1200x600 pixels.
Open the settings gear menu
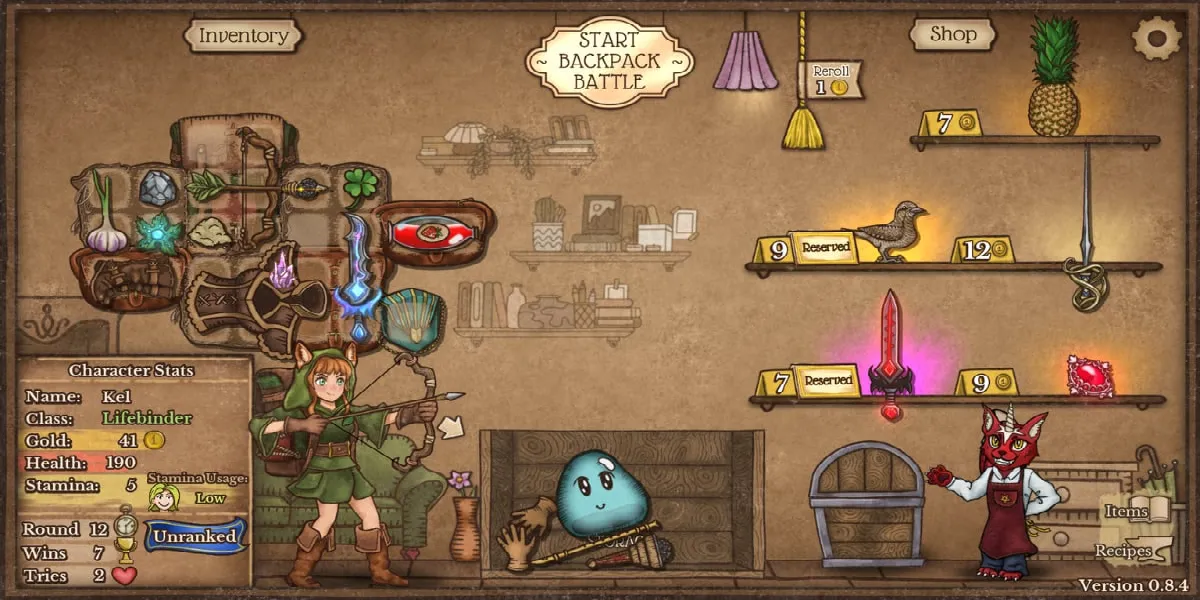1156,37
